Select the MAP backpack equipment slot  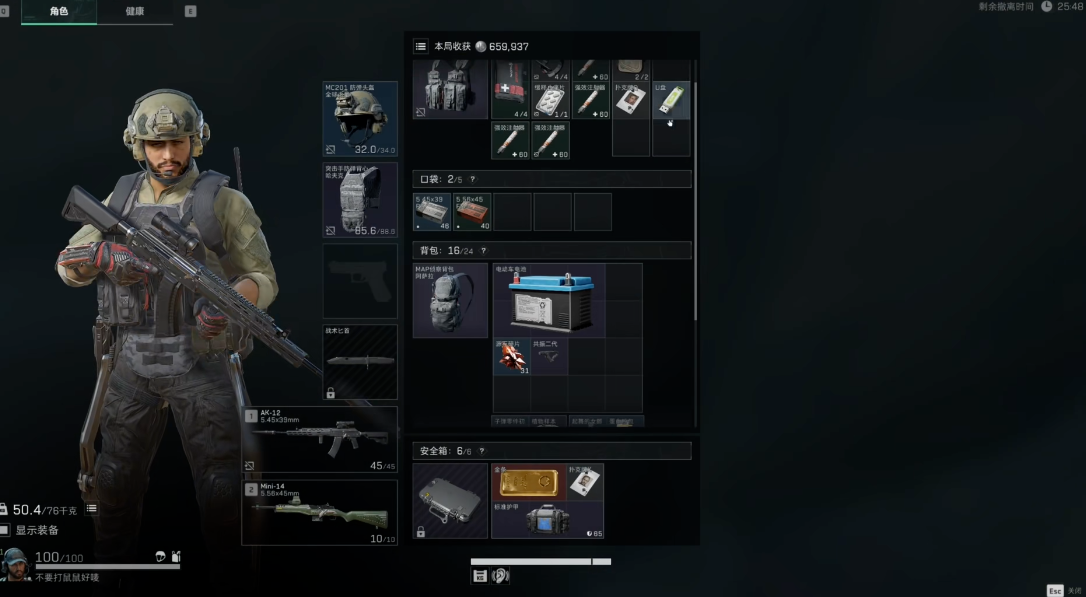(x=450, y=300)
